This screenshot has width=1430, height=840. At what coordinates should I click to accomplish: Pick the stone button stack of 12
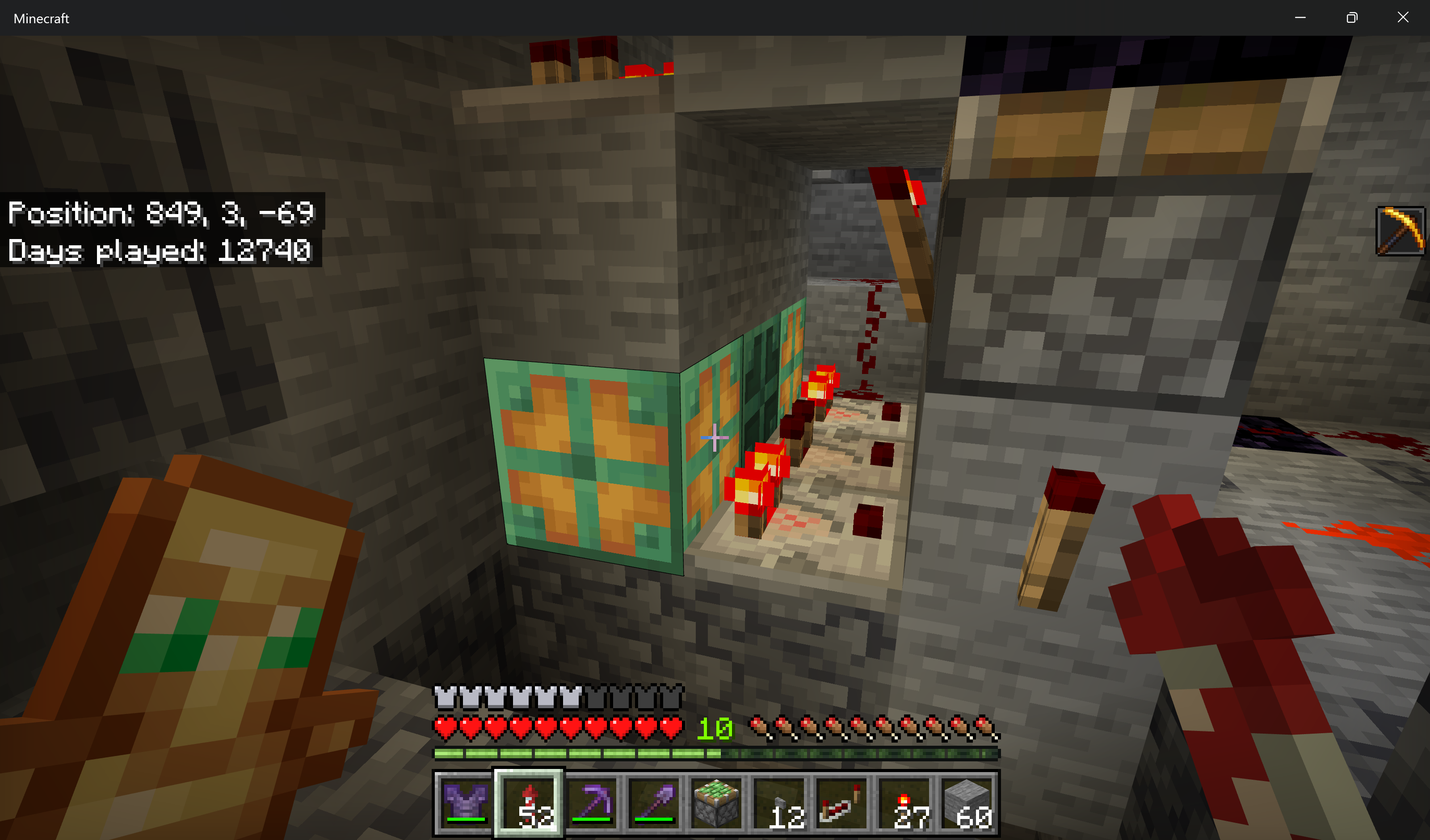click(x=780, y=803)
